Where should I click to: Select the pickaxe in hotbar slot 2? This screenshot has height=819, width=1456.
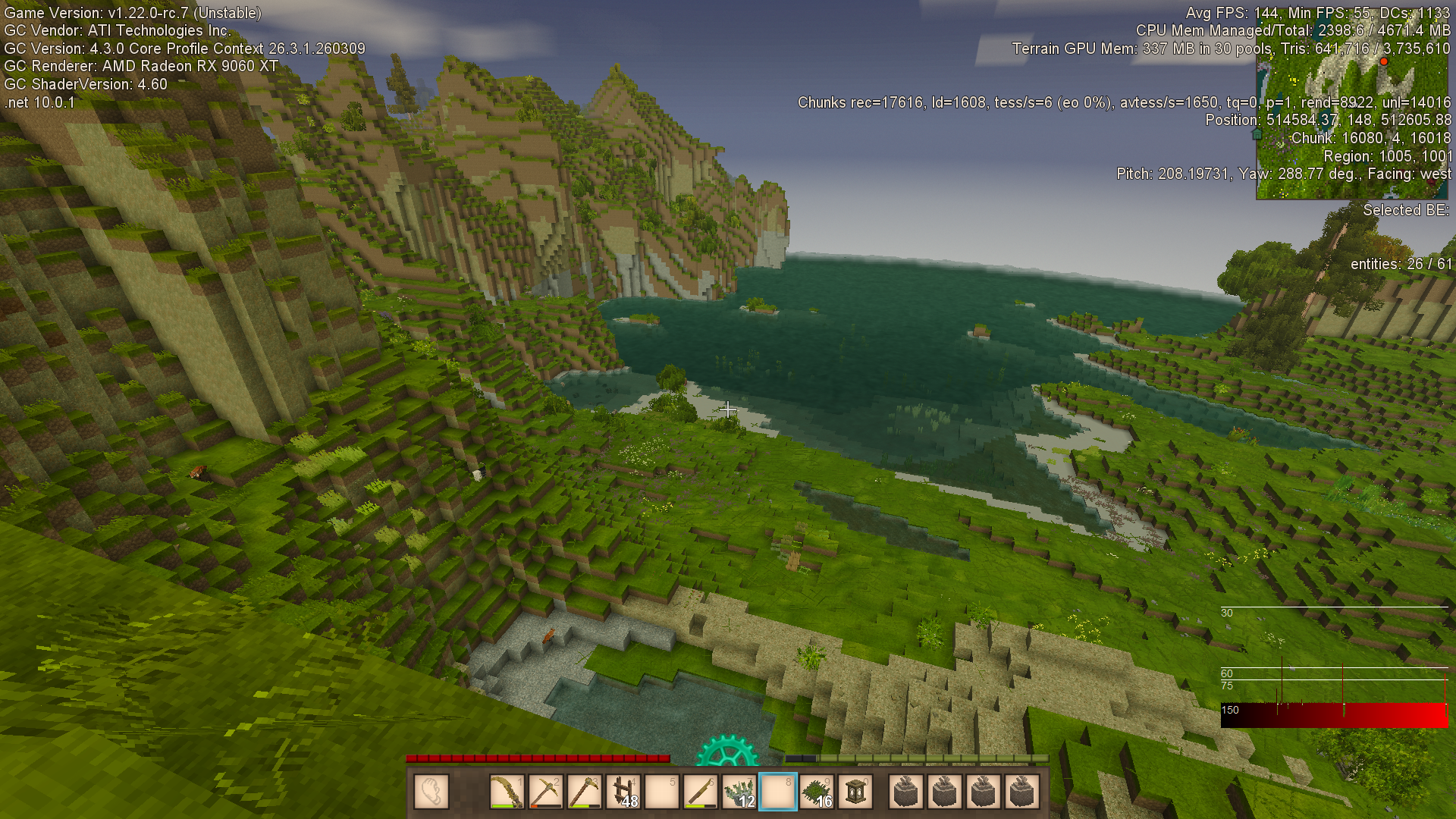[545, 792]
